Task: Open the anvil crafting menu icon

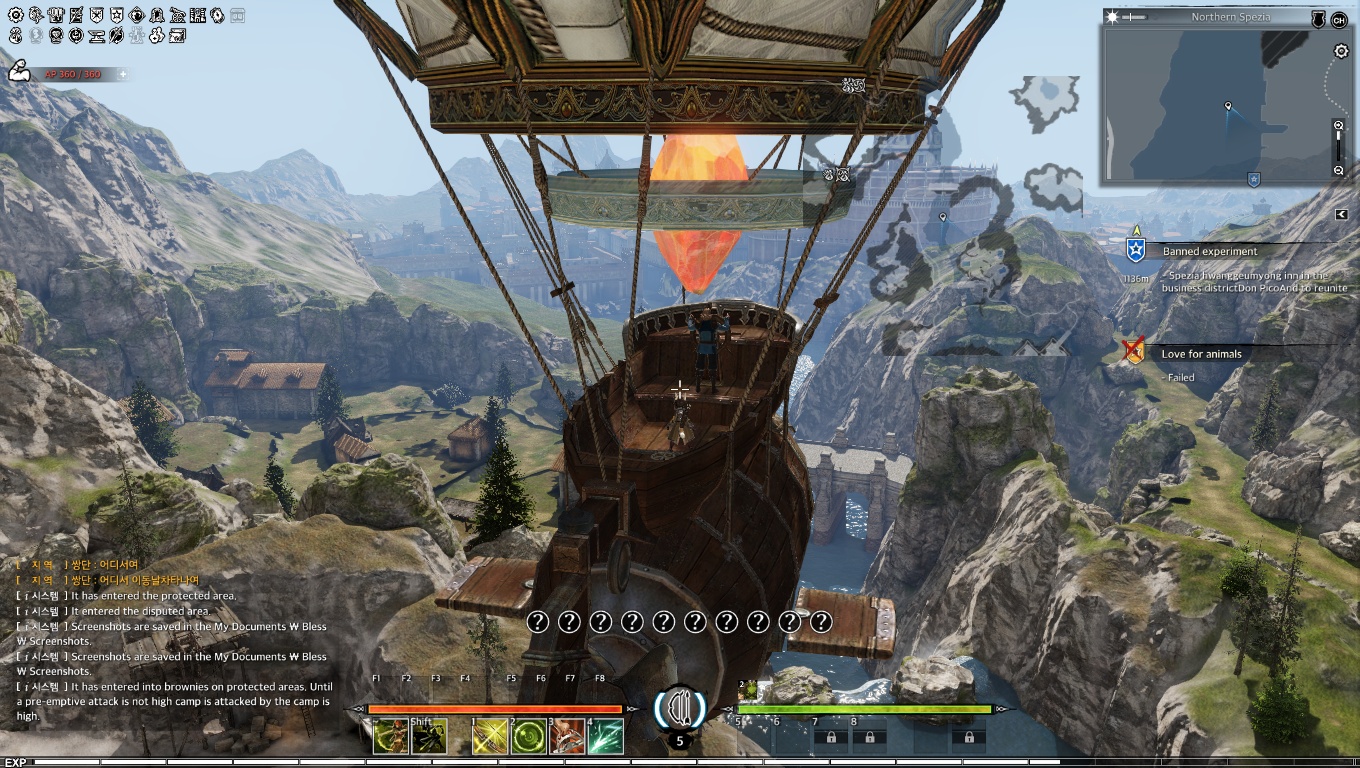Action: pos(96,35)
